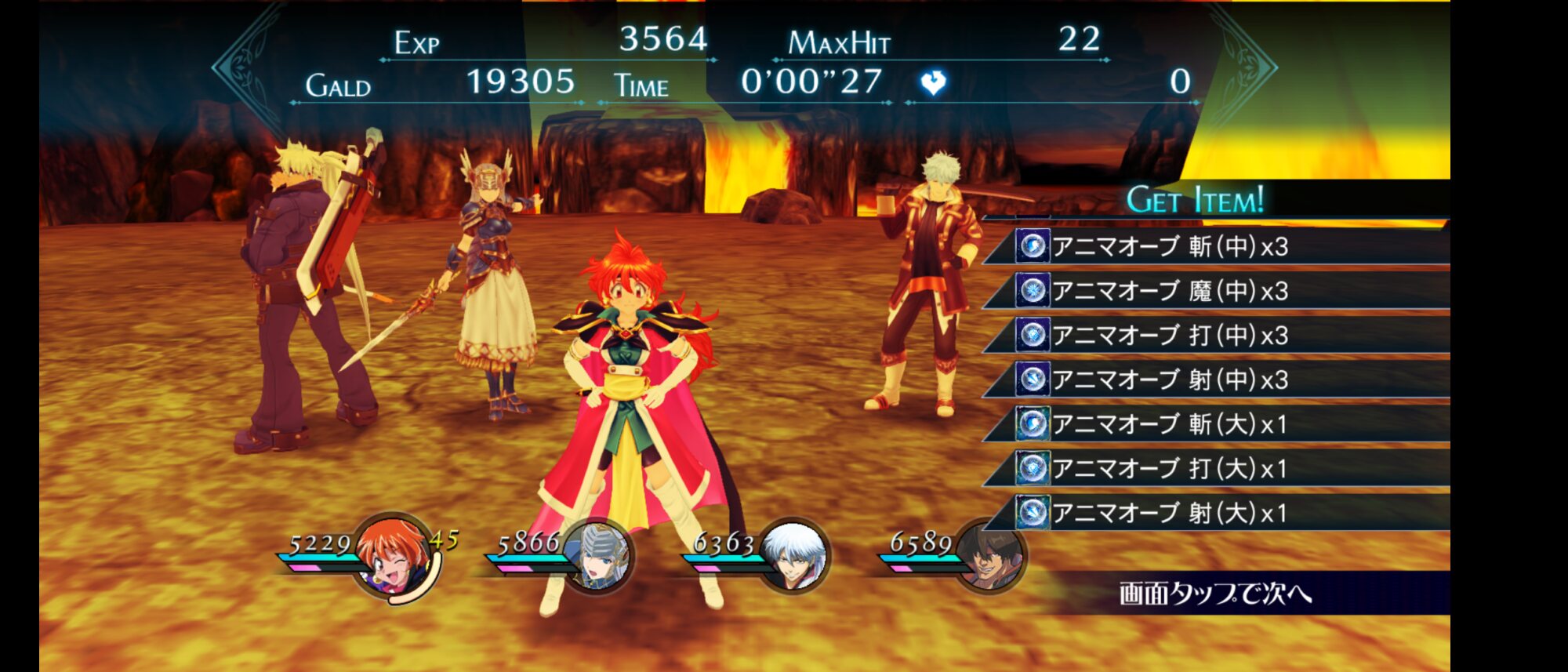
Task: Tap the 画面タップで次へ continue prompt
Action: 1215,593
